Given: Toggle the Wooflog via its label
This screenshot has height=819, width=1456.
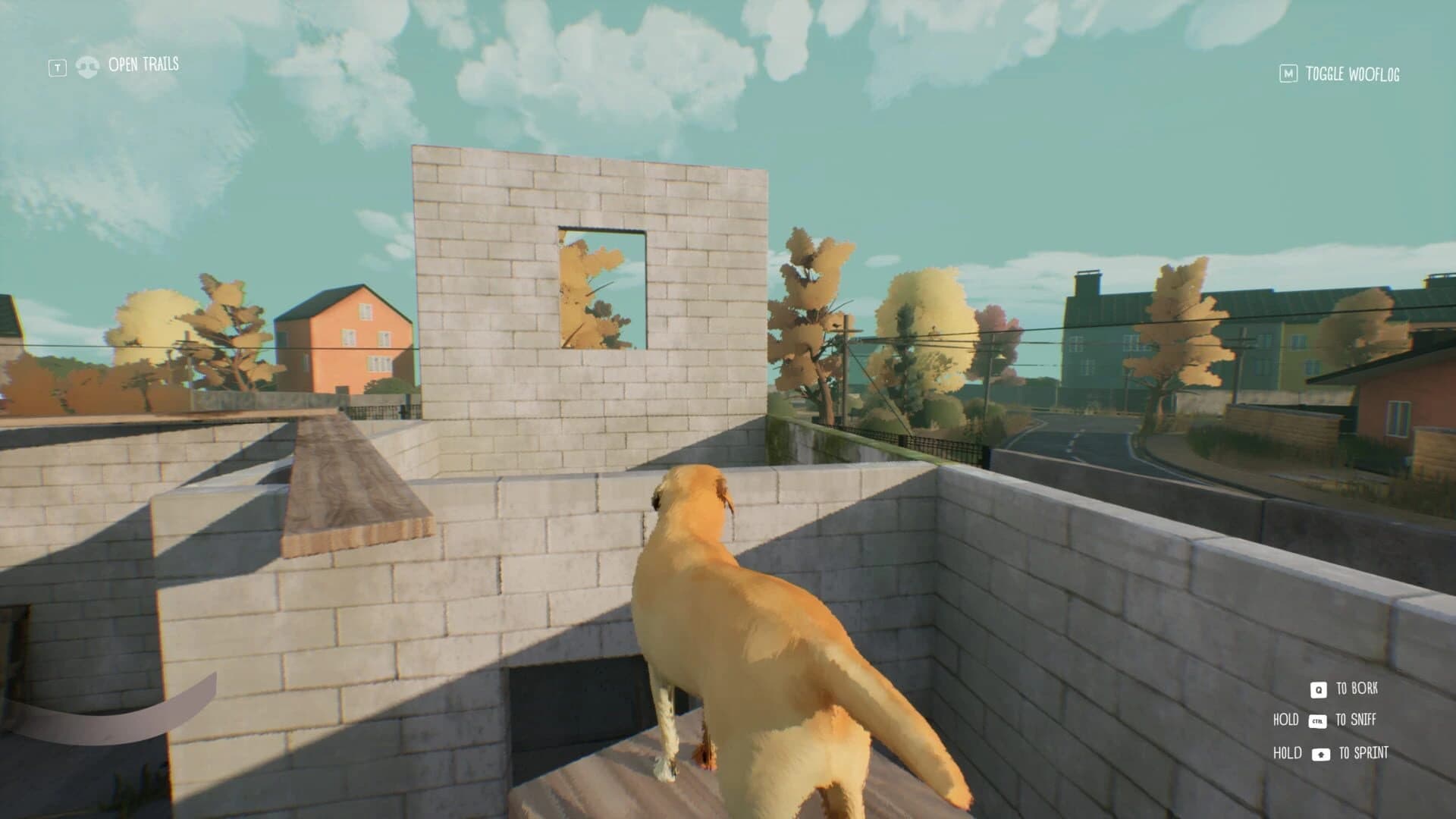Looking at the screenshot, I should 1354,74.
